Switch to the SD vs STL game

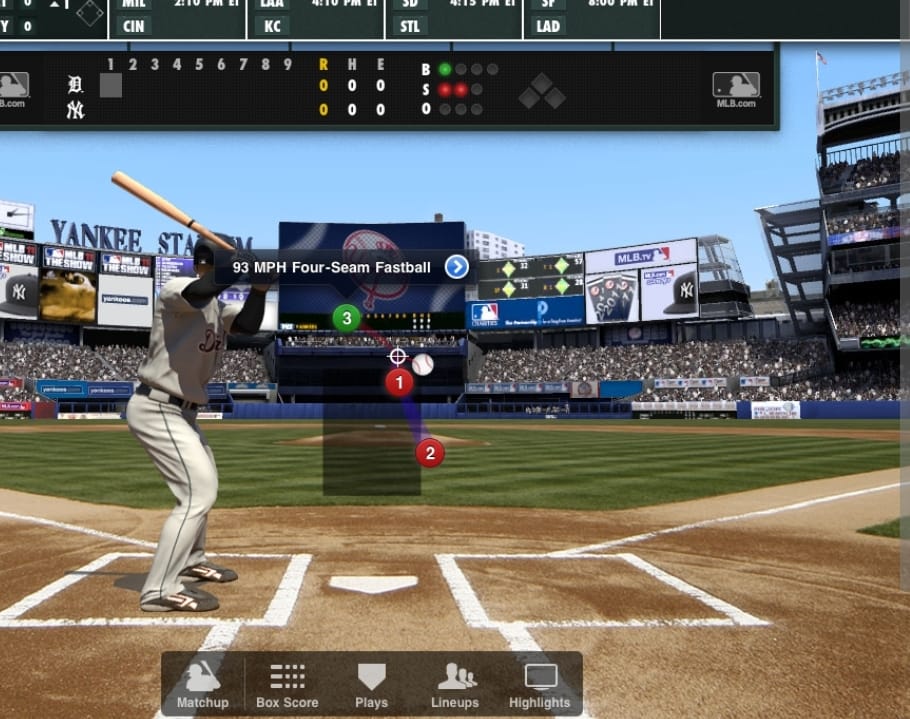(453, 17)
